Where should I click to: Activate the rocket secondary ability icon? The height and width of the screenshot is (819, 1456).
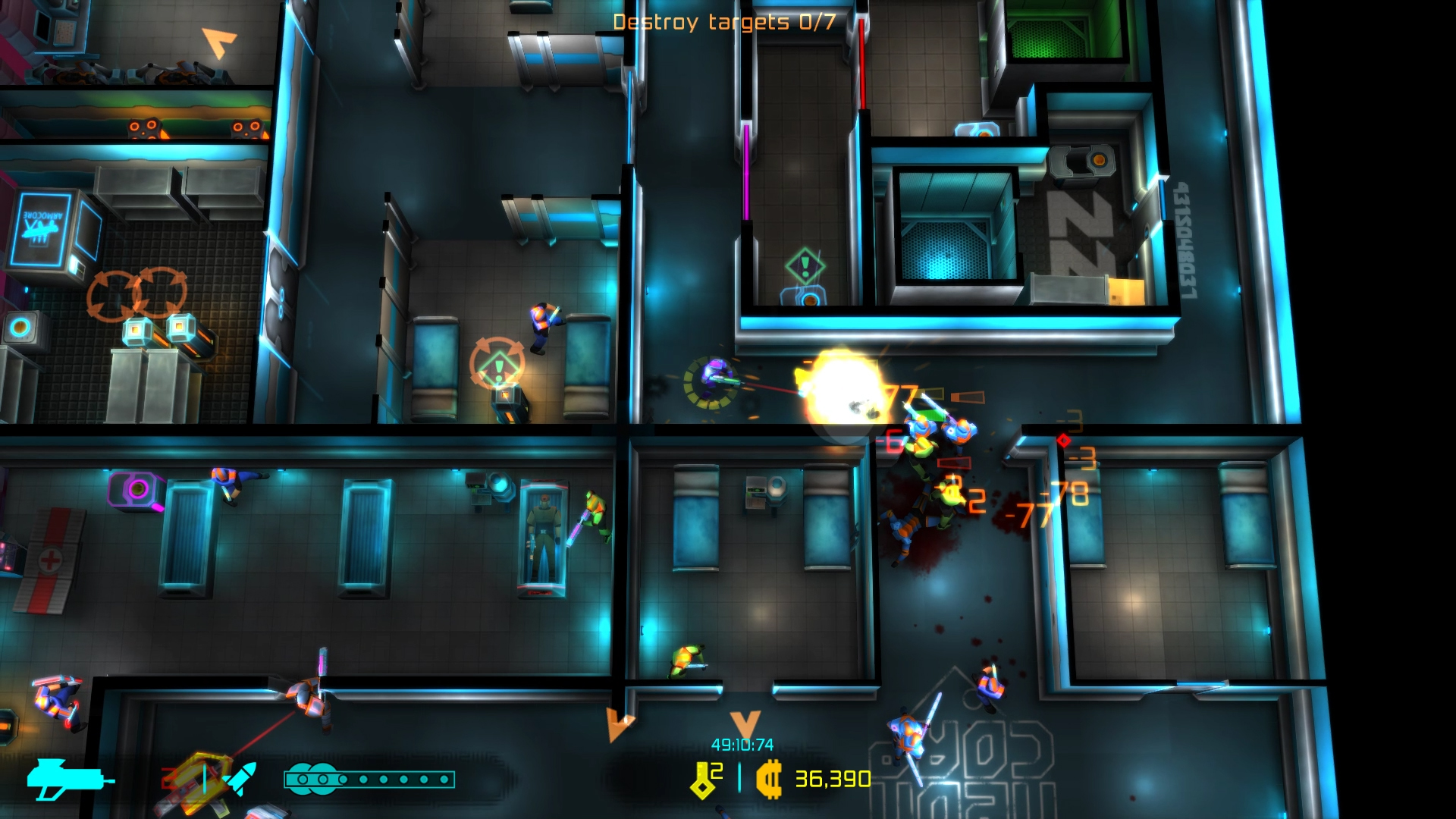pos(242,778)
